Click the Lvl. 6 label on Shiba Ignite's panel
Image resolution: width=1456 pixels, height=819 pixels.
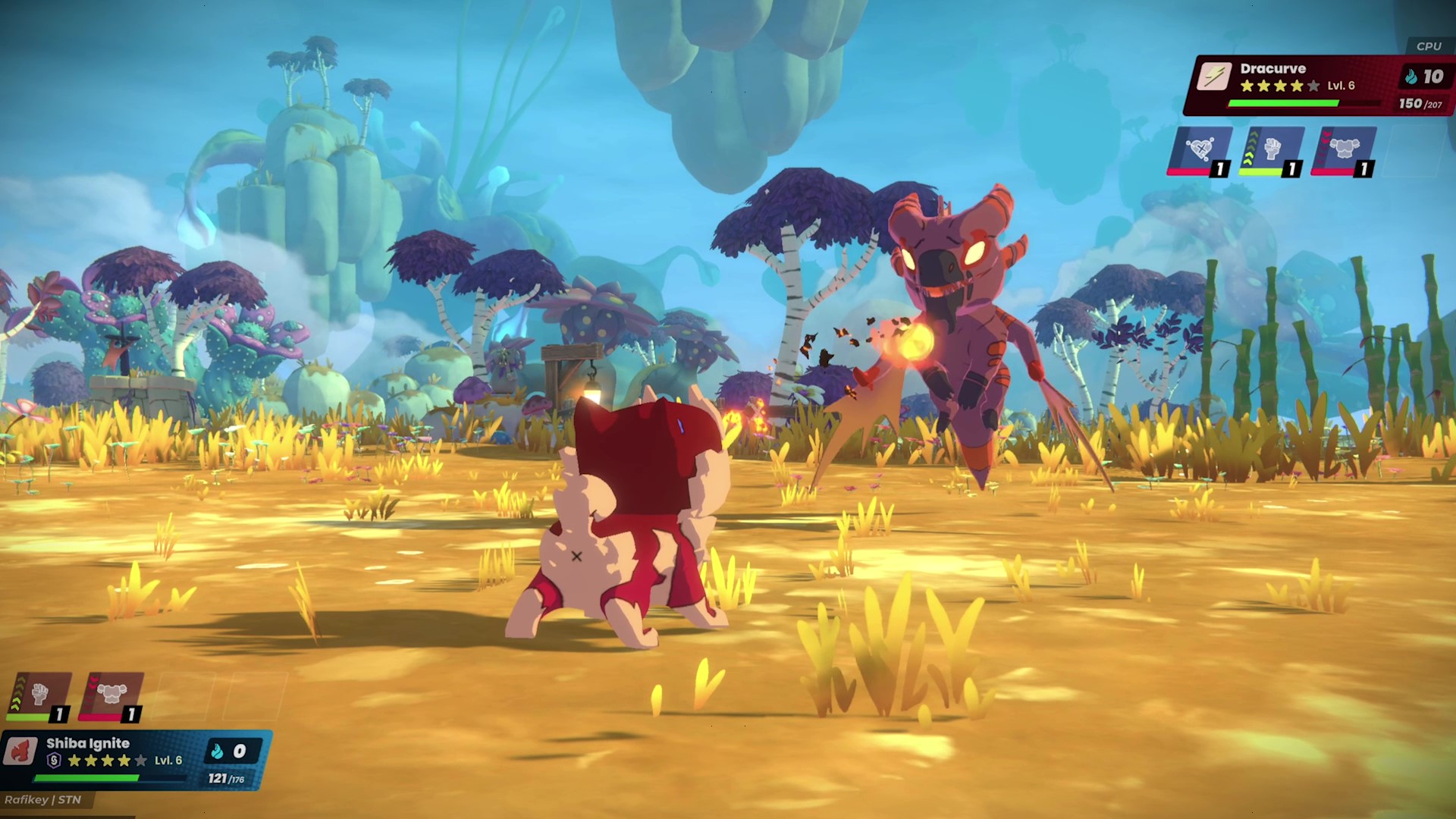pos(168,762)
